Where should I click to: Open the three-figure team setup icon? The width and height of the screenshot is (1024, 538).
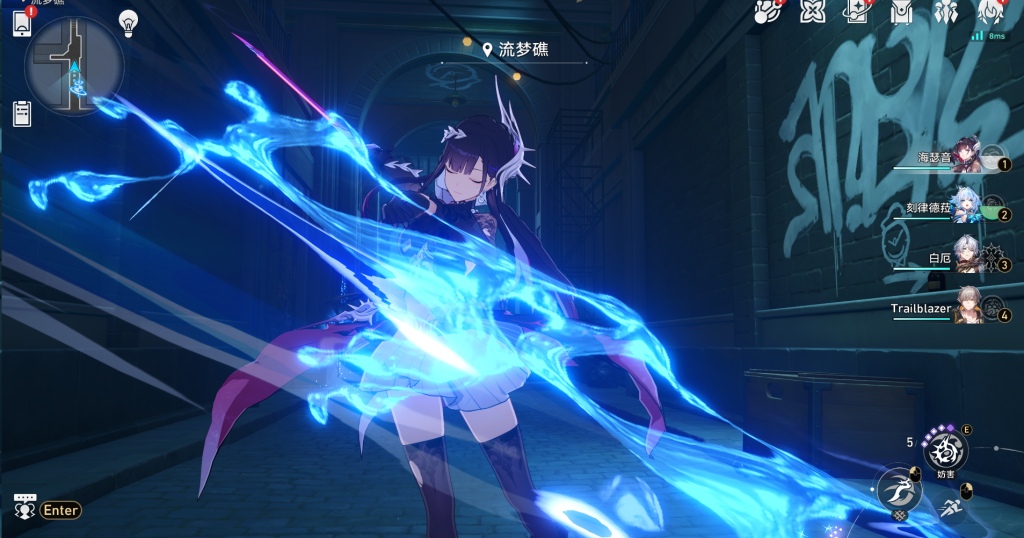pos(946,12)
